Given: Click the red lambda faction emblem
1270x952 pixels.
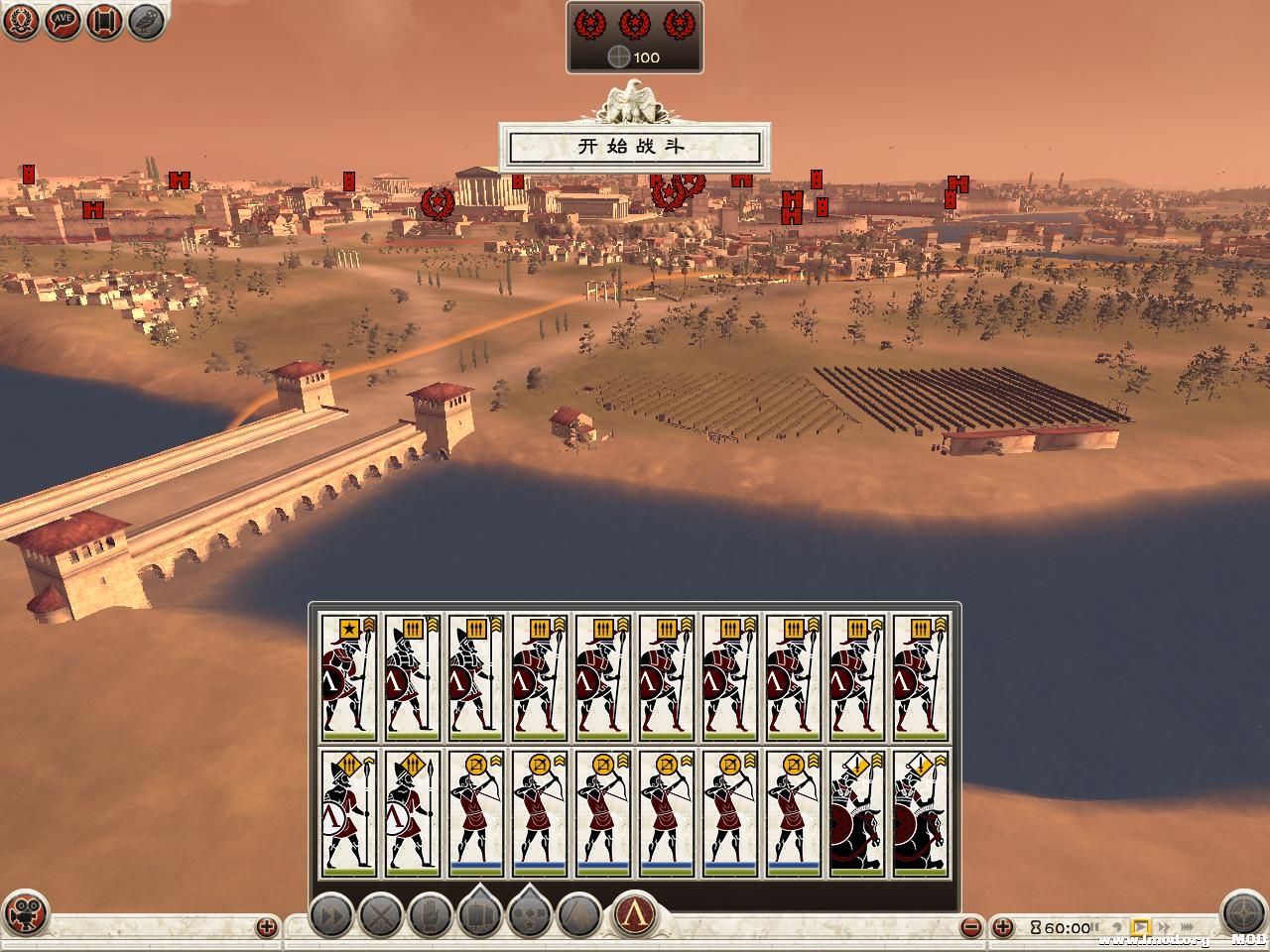Looking at the screenshot, I should click(x=632, y=914).
